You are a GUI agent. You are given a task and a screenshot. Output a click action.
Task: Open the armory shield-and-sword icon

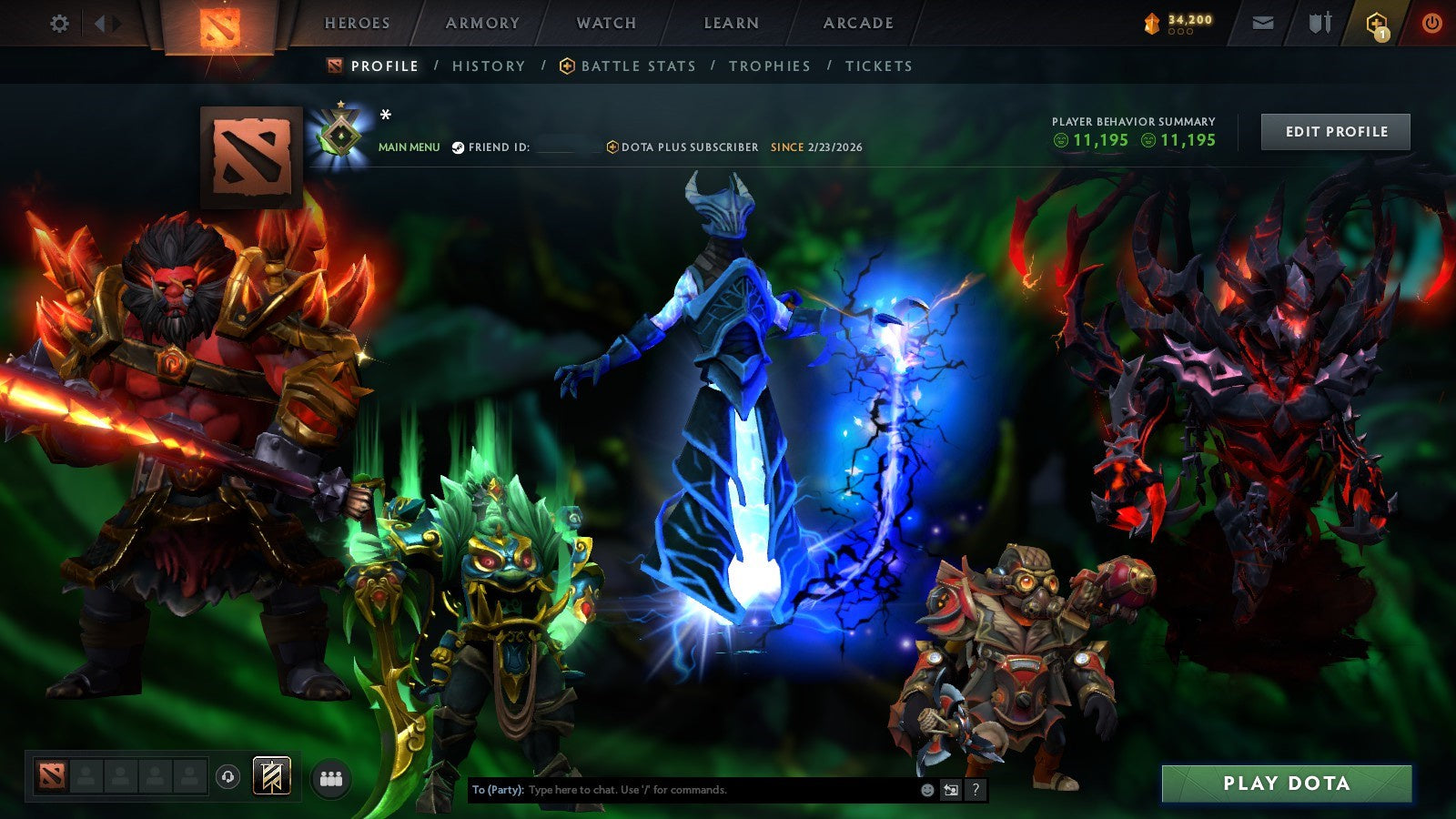[x=1320, y=23]
